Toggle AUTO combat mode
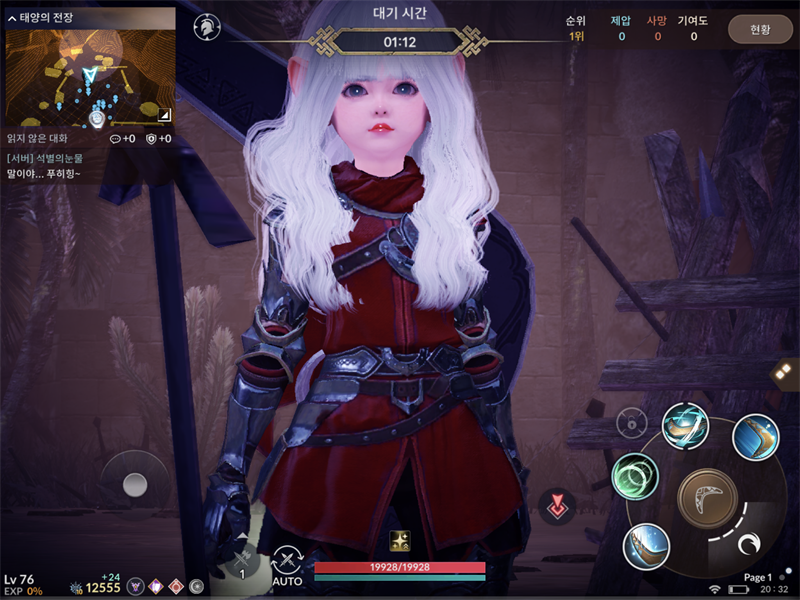 pyautogui.click(x=288, y=566)
